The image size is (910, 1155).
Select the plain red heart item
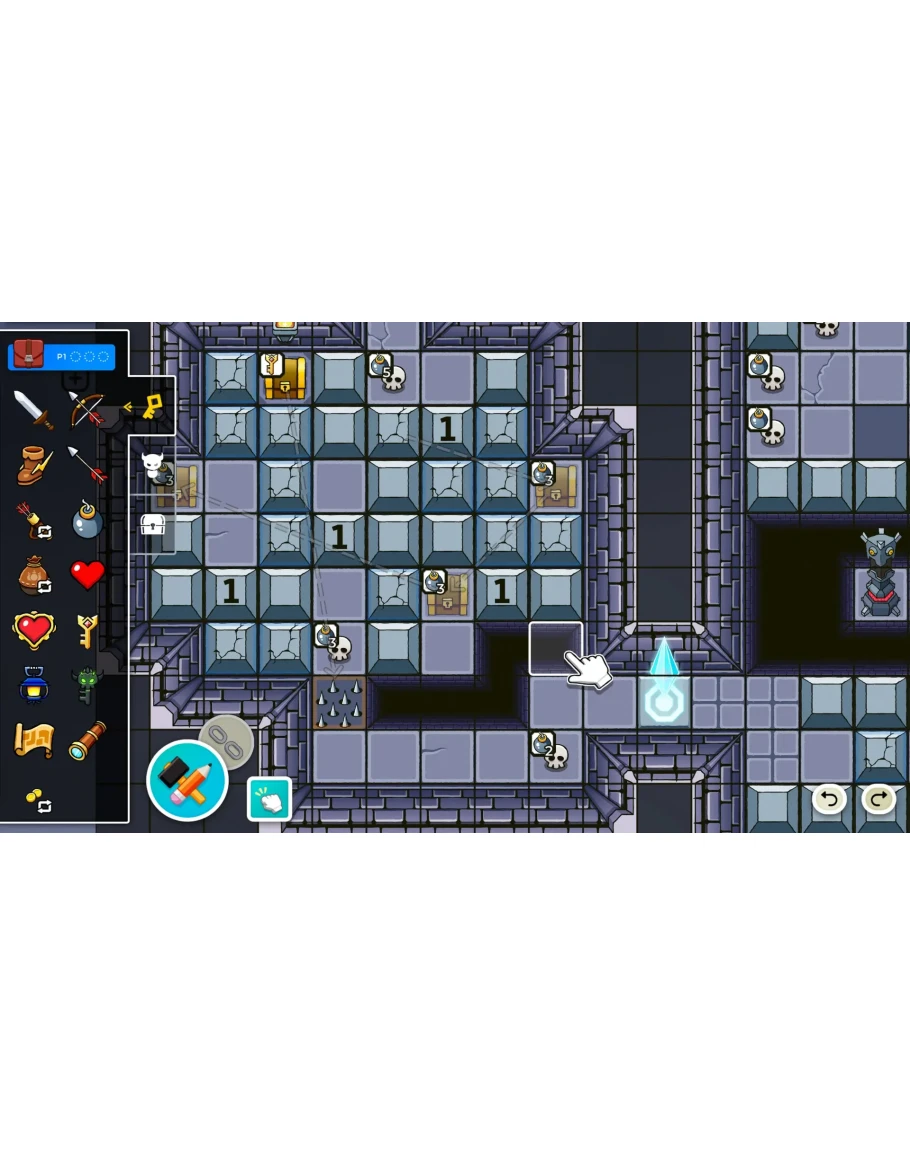click(x=87, y=575)
